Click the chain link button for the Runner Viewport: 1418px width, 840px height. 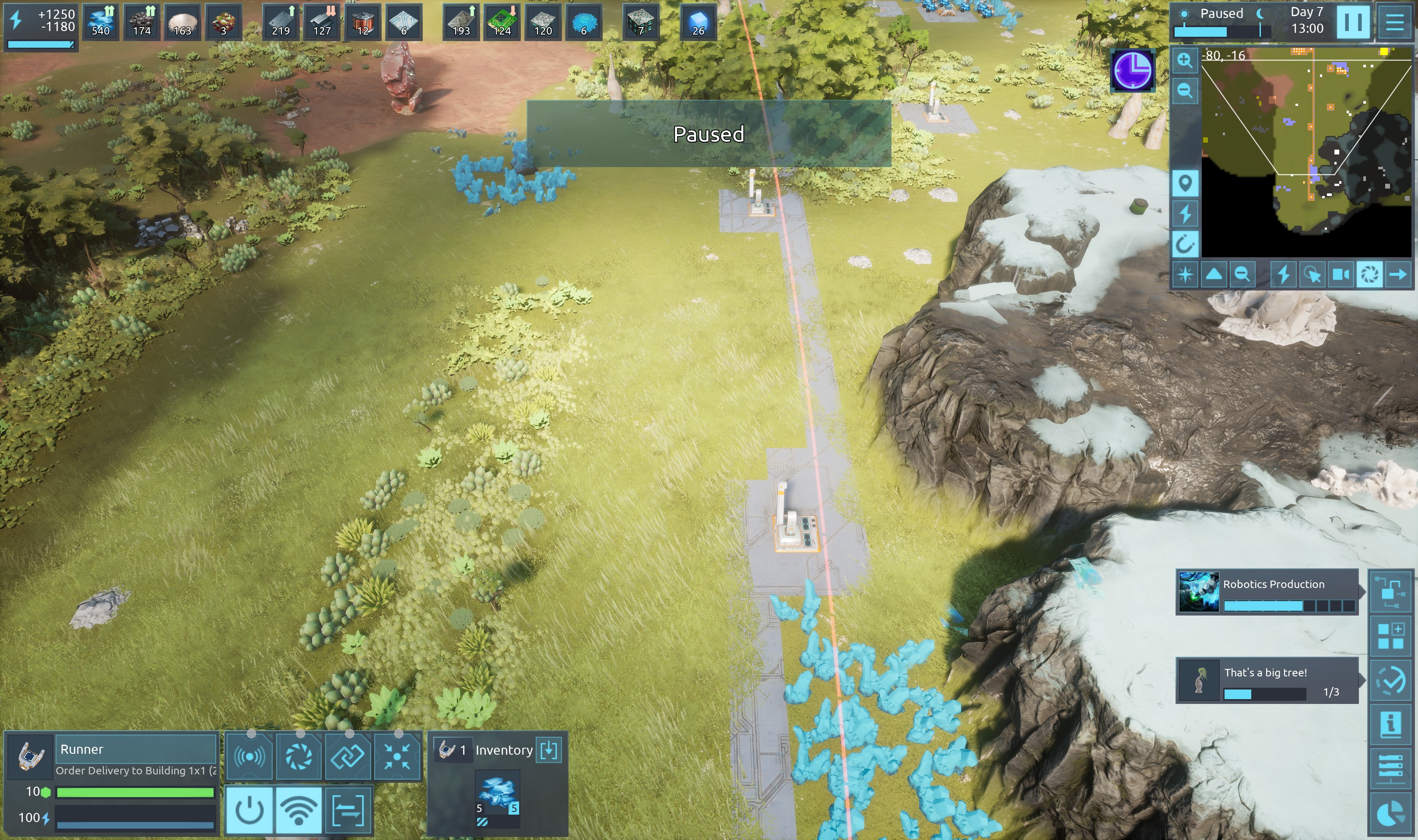tap(347, 756)
